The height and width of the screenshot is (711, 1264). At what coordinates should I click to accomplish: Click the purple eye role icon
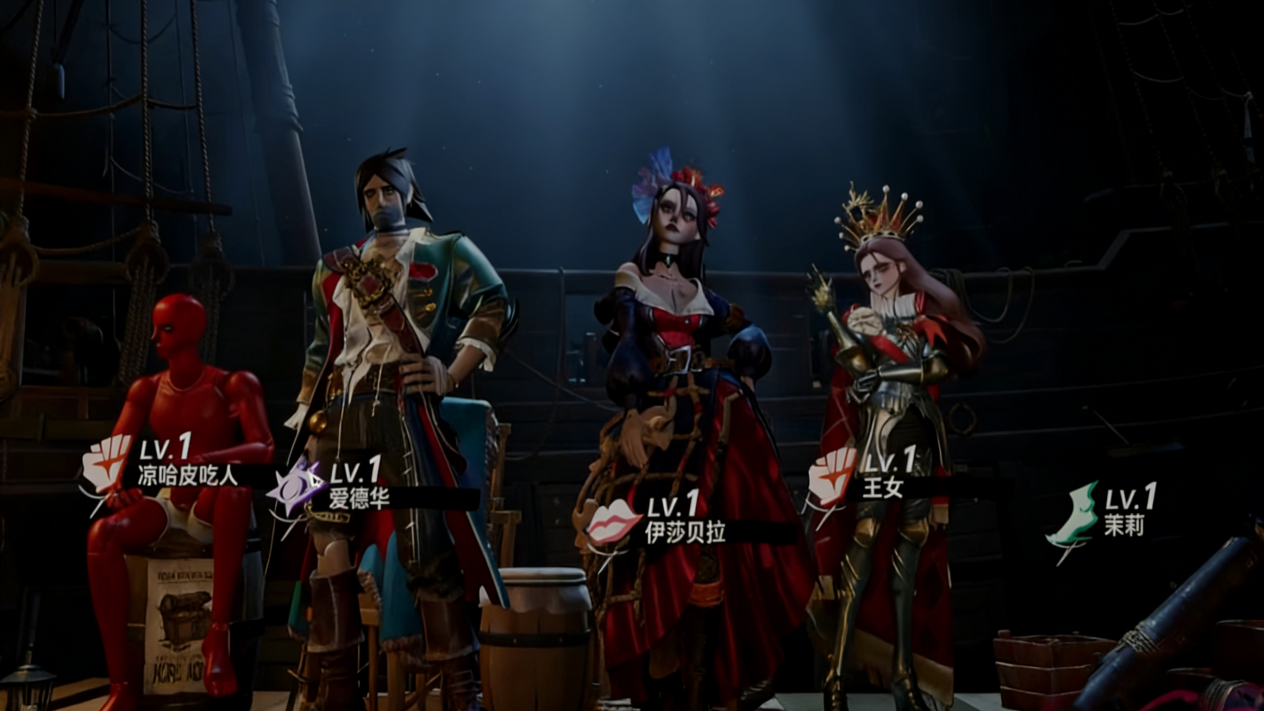(297, 488)
